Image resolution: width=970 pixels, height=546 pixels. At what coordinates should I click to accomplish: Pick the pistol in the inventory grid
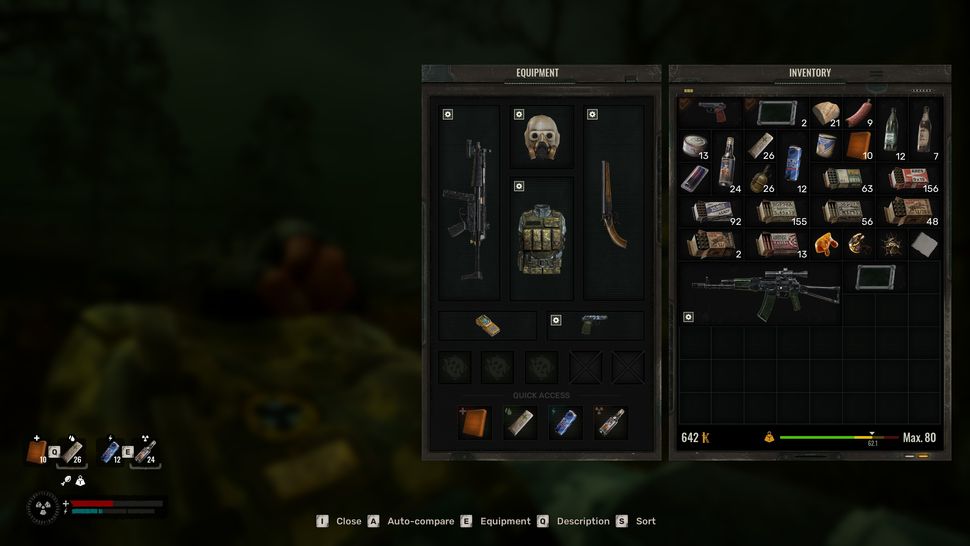[x=710, y=110]
